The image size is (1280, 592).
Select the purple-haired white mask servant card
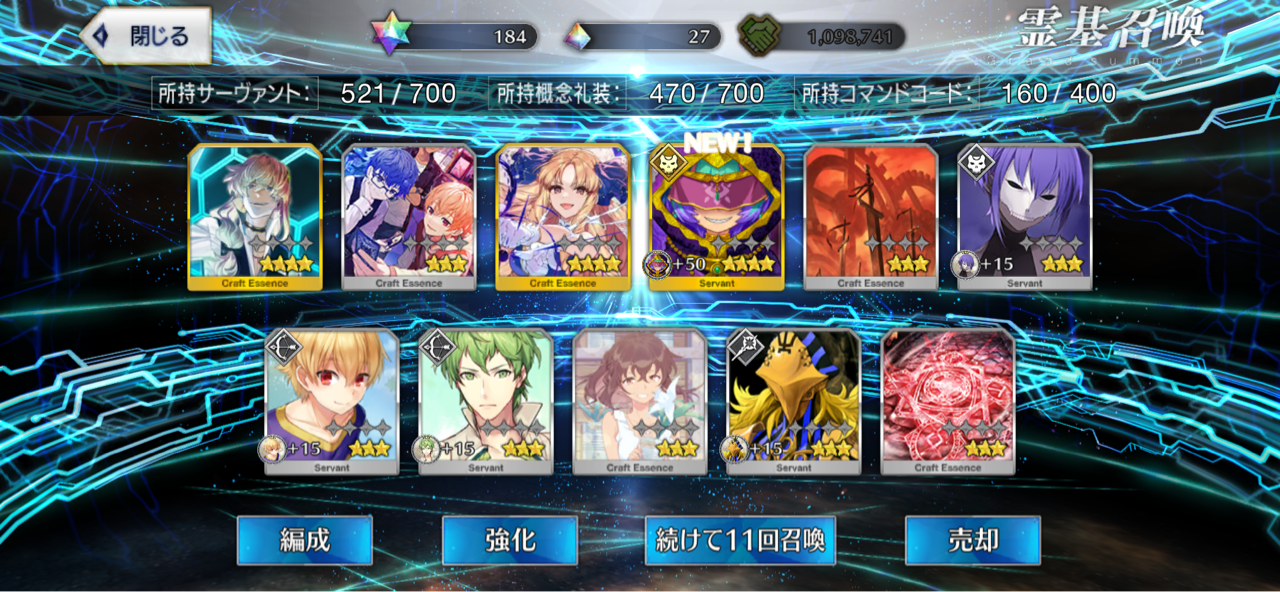coord(1025,217)
